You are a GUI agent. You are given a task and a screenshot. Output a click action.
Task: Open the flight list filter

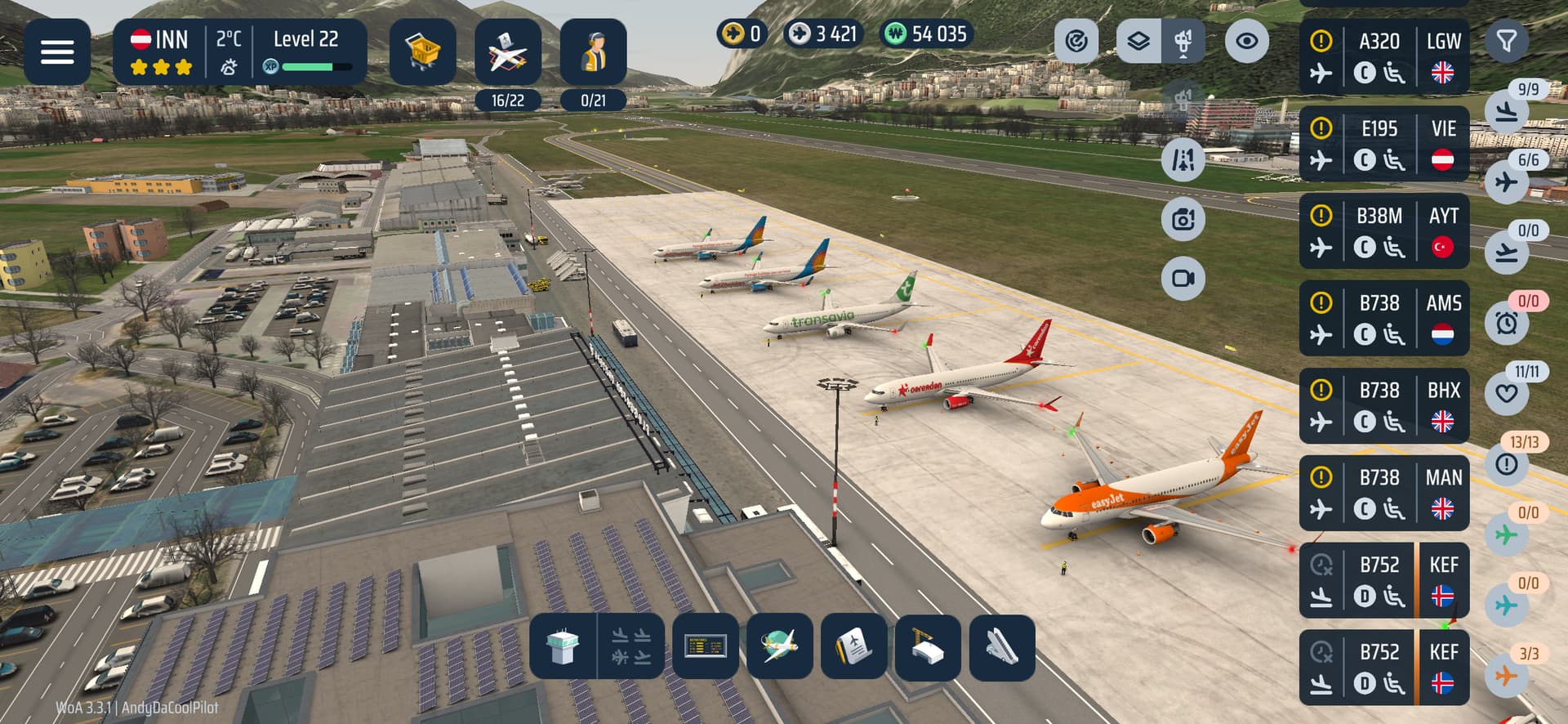[x=1507, y=41]
